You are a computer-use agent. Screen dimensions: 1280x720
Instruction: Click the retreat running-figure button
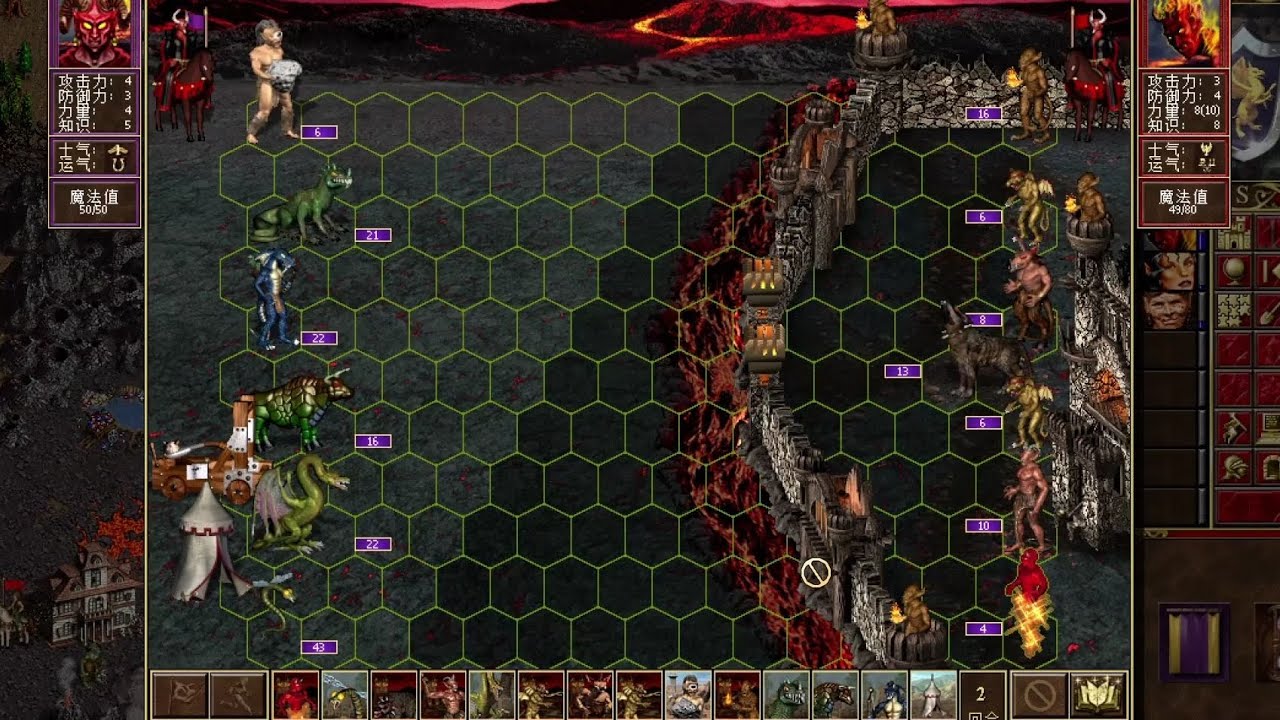pos(239,695)
